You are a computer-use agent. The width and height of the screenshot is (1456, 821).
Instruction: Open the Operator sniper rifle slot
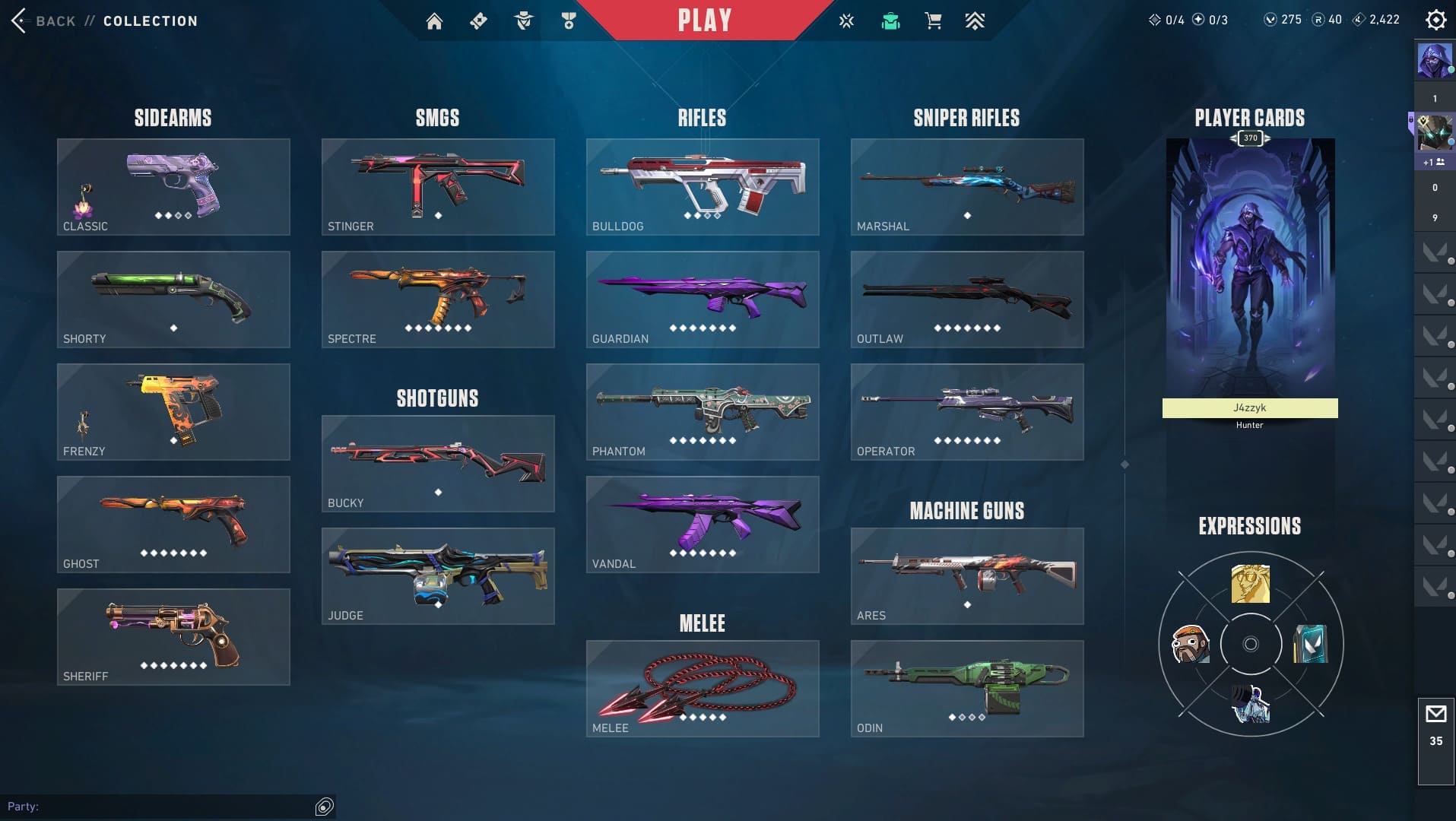[967, 412]
